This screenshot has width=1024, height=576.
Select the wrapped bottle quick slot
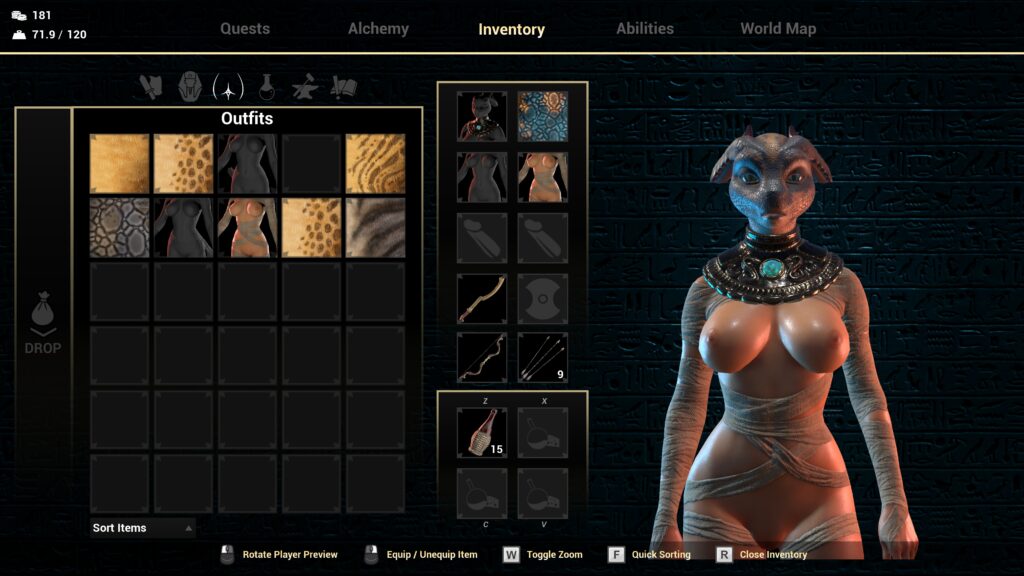[482, 432]
